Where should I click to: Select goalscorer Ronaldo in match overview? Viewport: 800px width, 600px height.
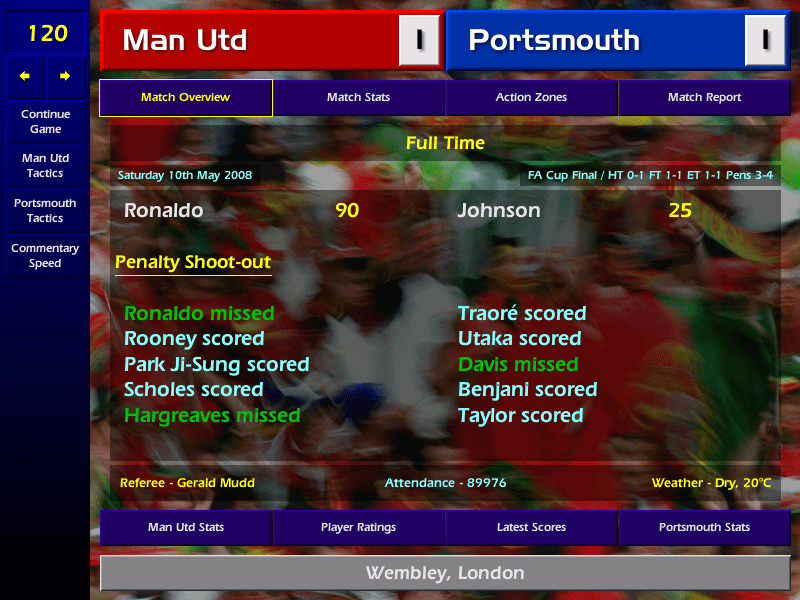click(163, 211)
